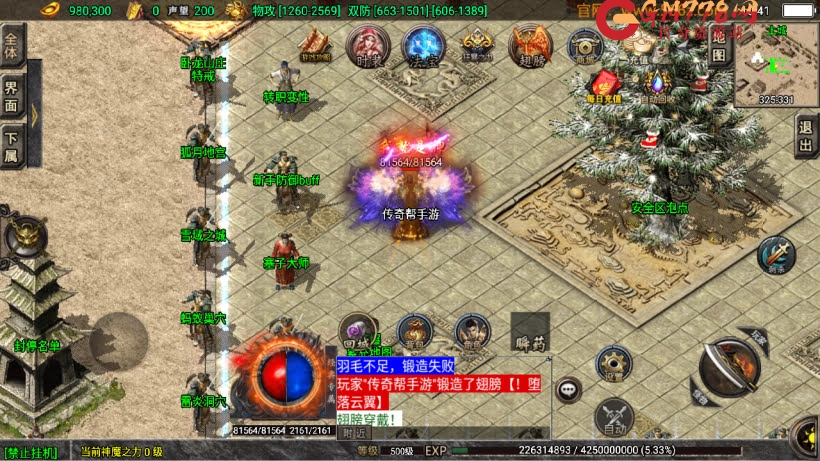Open the 翅膀 wings menu

click(x=530, y=46)
